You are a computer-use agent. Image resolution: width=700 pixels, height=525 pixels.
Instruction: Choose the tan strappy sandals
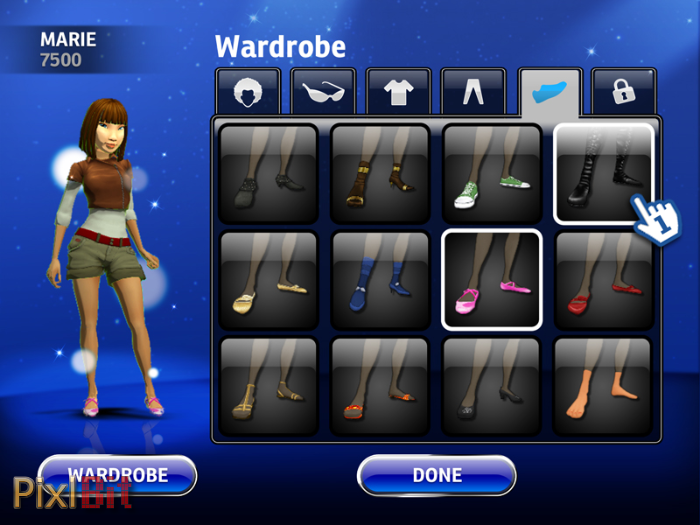point(268,385)
